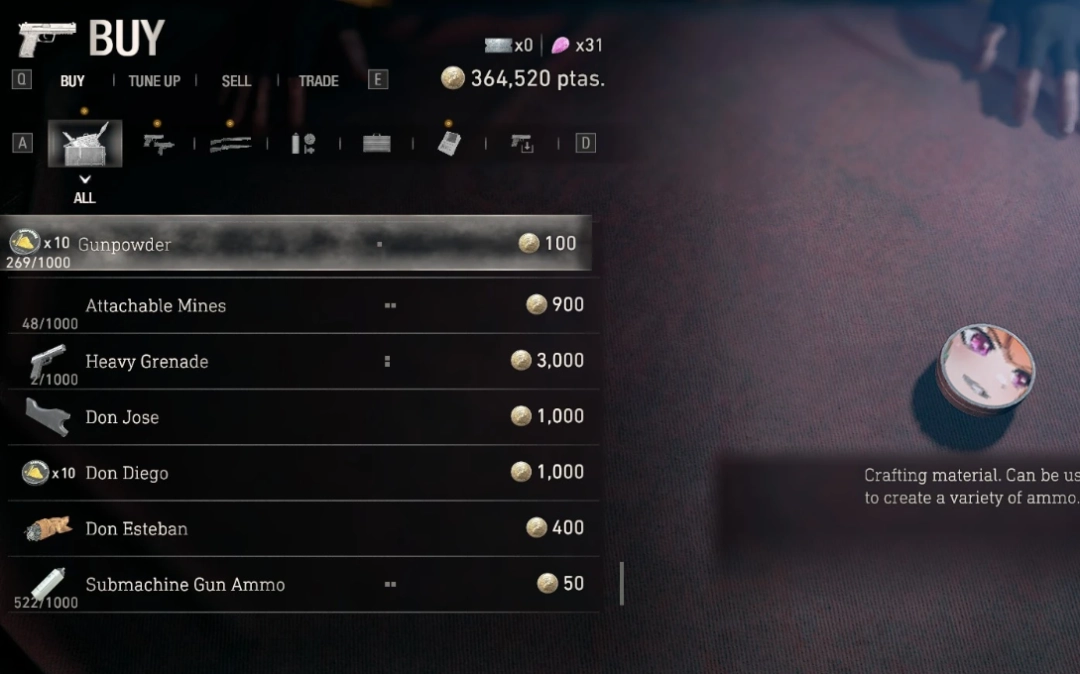Choose the Heavy Grenade row

[x=300, y=361]
